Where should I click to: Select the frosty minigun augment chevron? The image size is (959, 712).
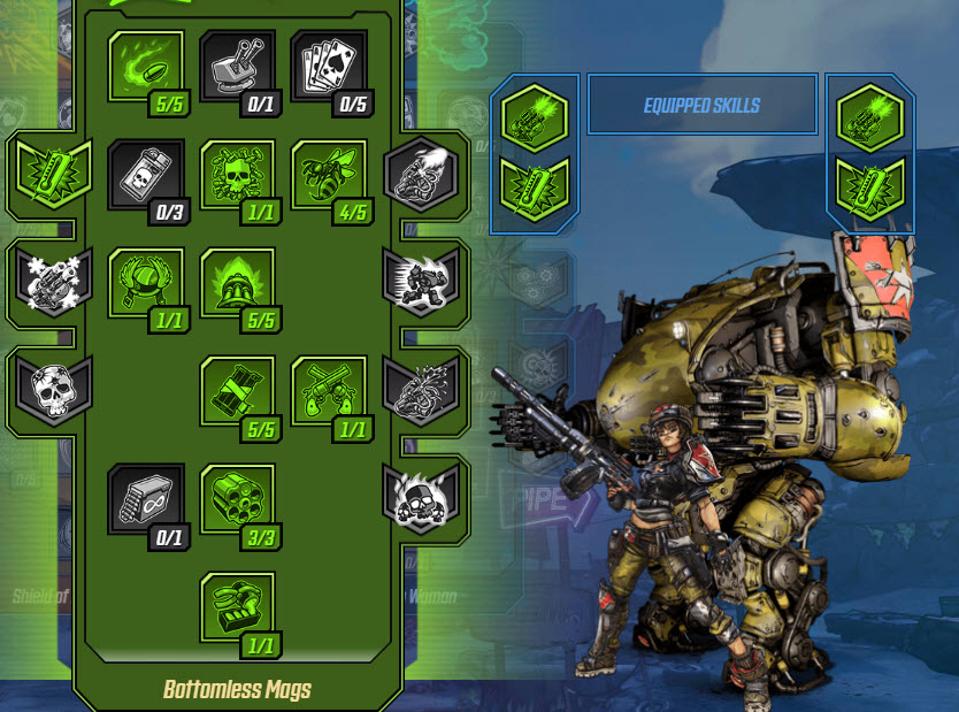coord(54,281)
